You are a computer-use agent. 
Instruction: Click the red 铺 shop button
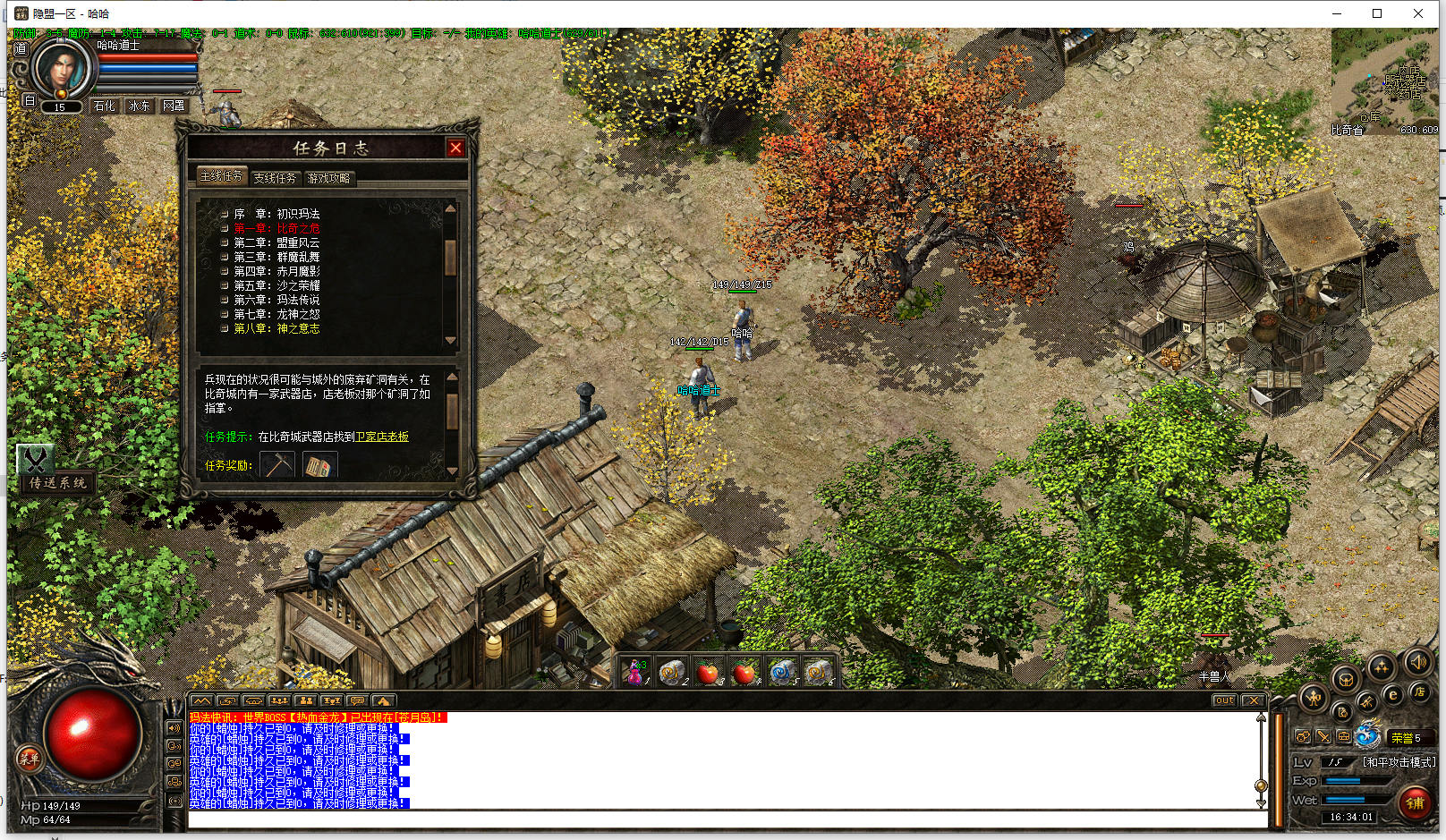pos(1415,803)
